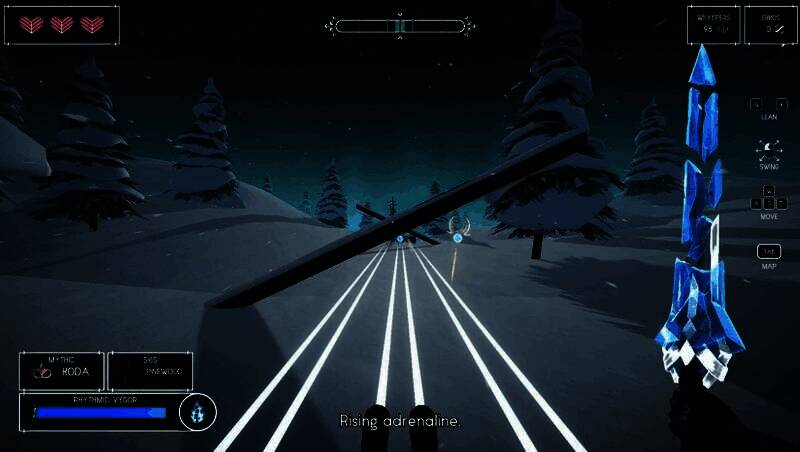The width and height of the screenshot is (800, 452).
Task: Open the Pinewood skis panel
Action: [x=150, y=371]
